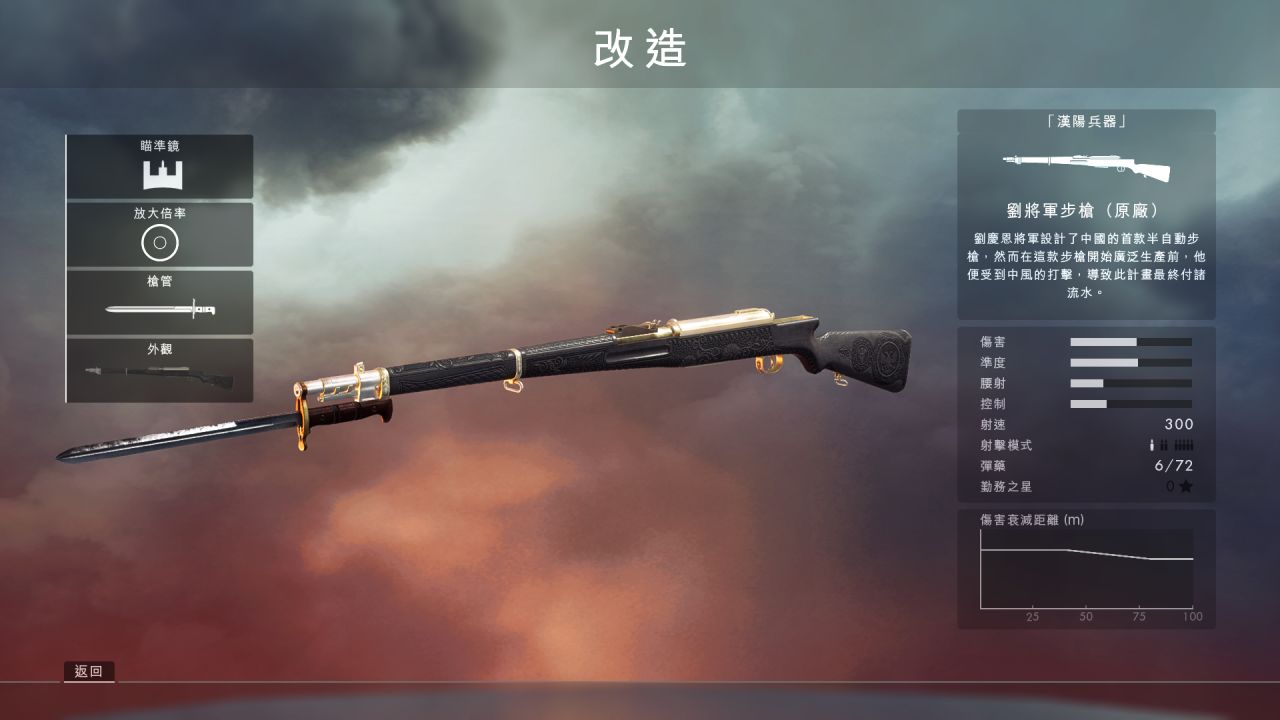Open the 瞄準鏡 customization slot
This screenshot has height=720, width=1280.
click(x=160, y=164)
